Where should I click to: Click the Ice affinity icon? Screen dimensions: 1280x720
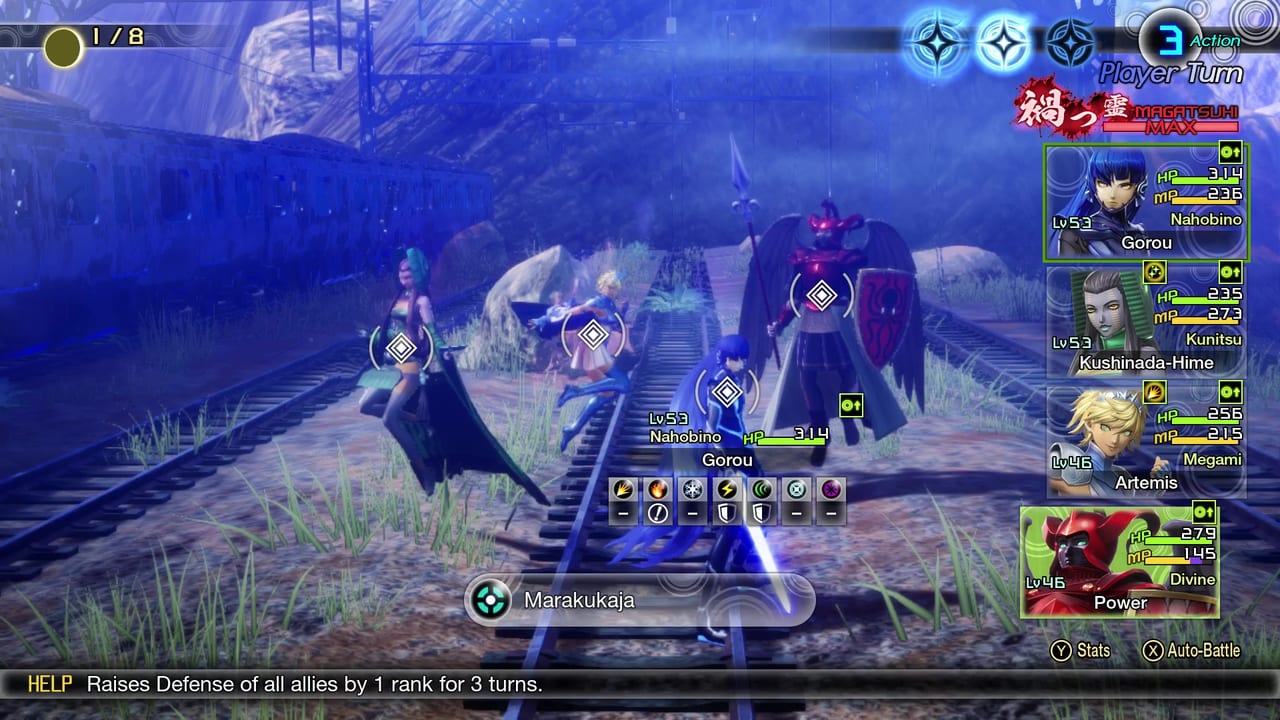(x=693, y=490)
